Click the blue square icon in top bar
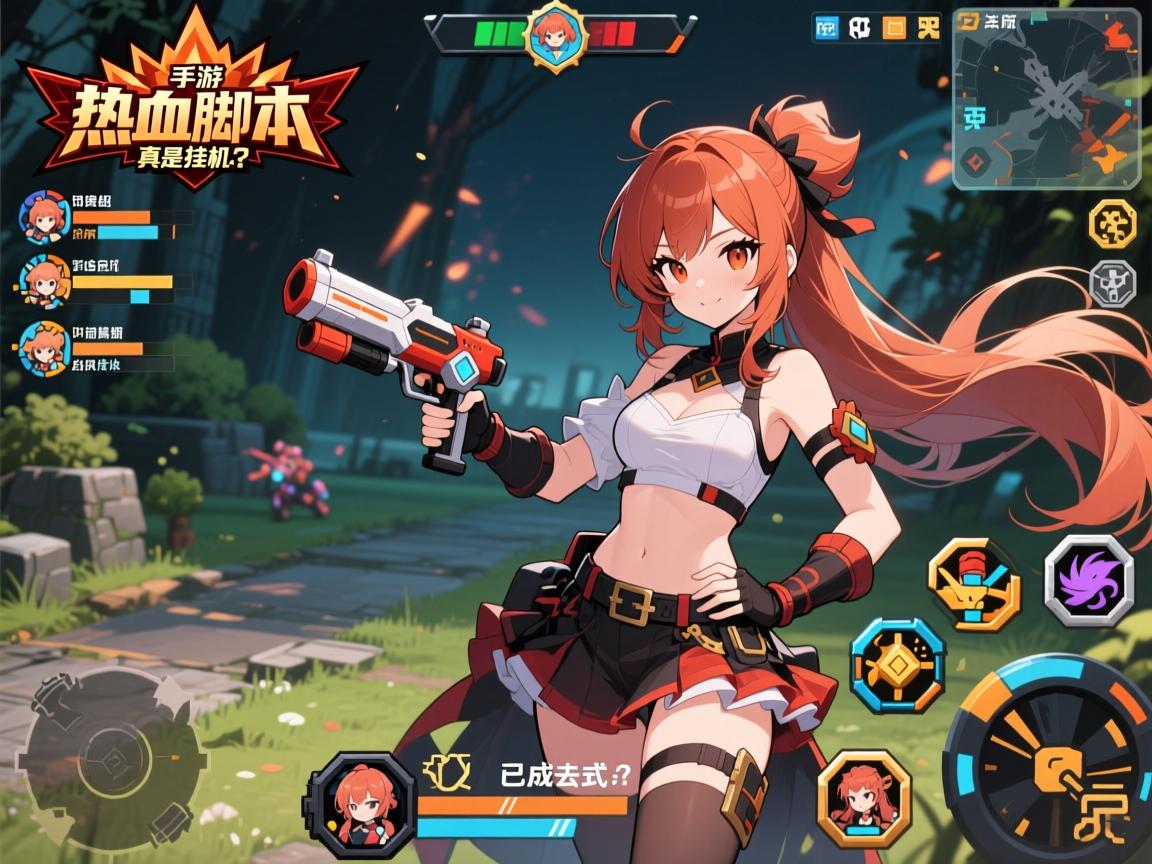Viewport: 1152px width, 864px height. tap(826, 28)
